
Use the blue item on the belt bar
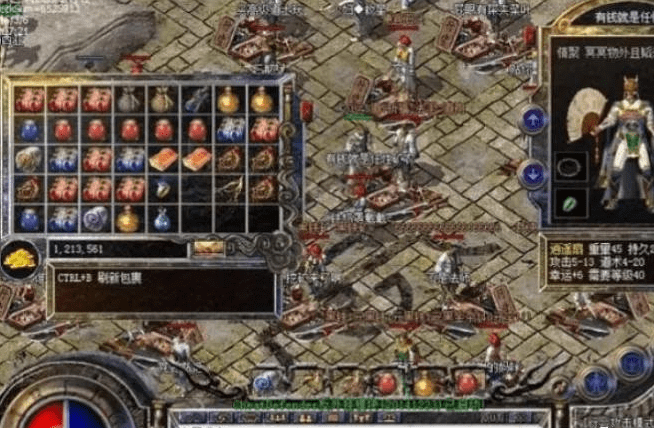point(265,383)
